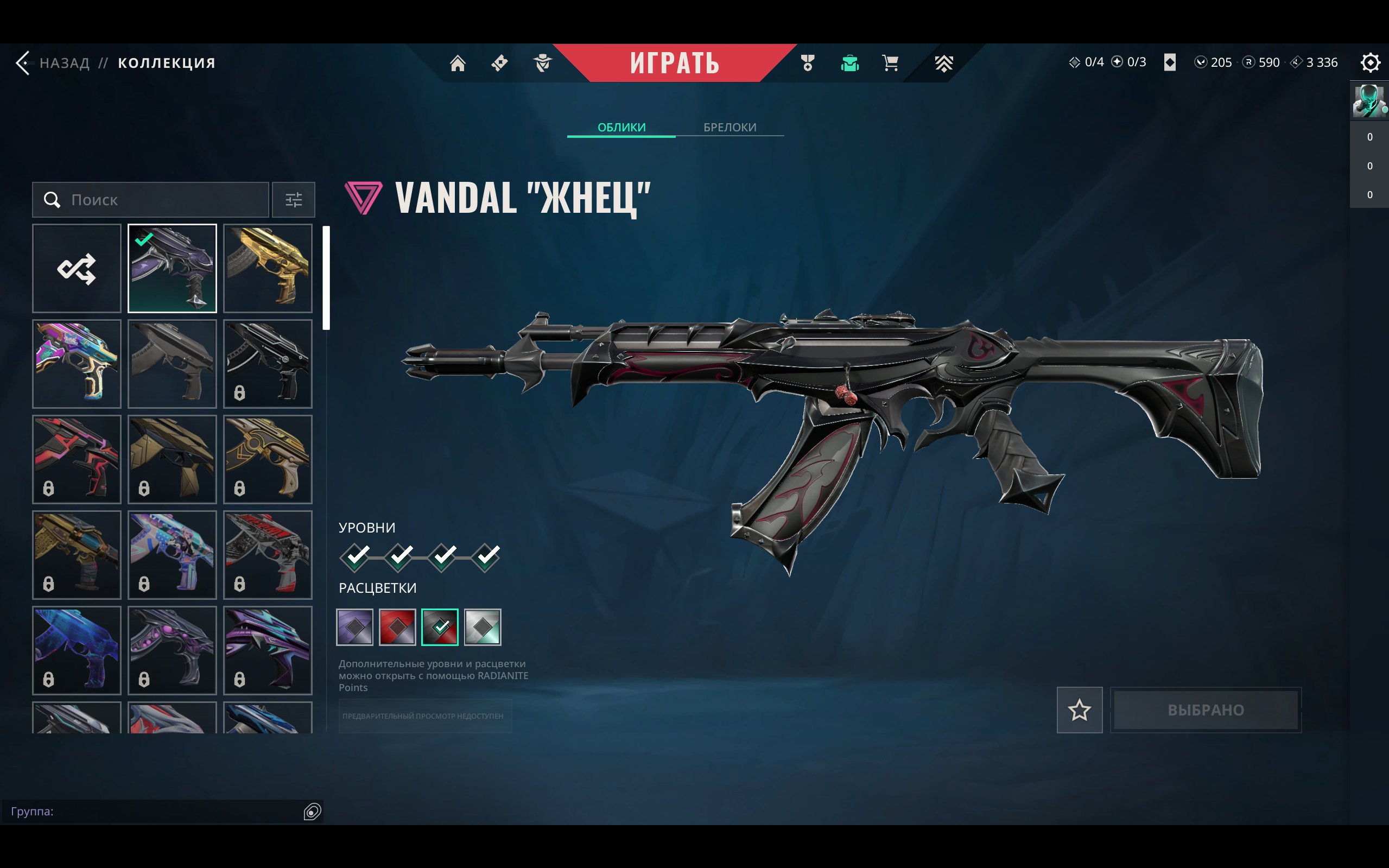Open the settings gear icon

click(1369, 62)
